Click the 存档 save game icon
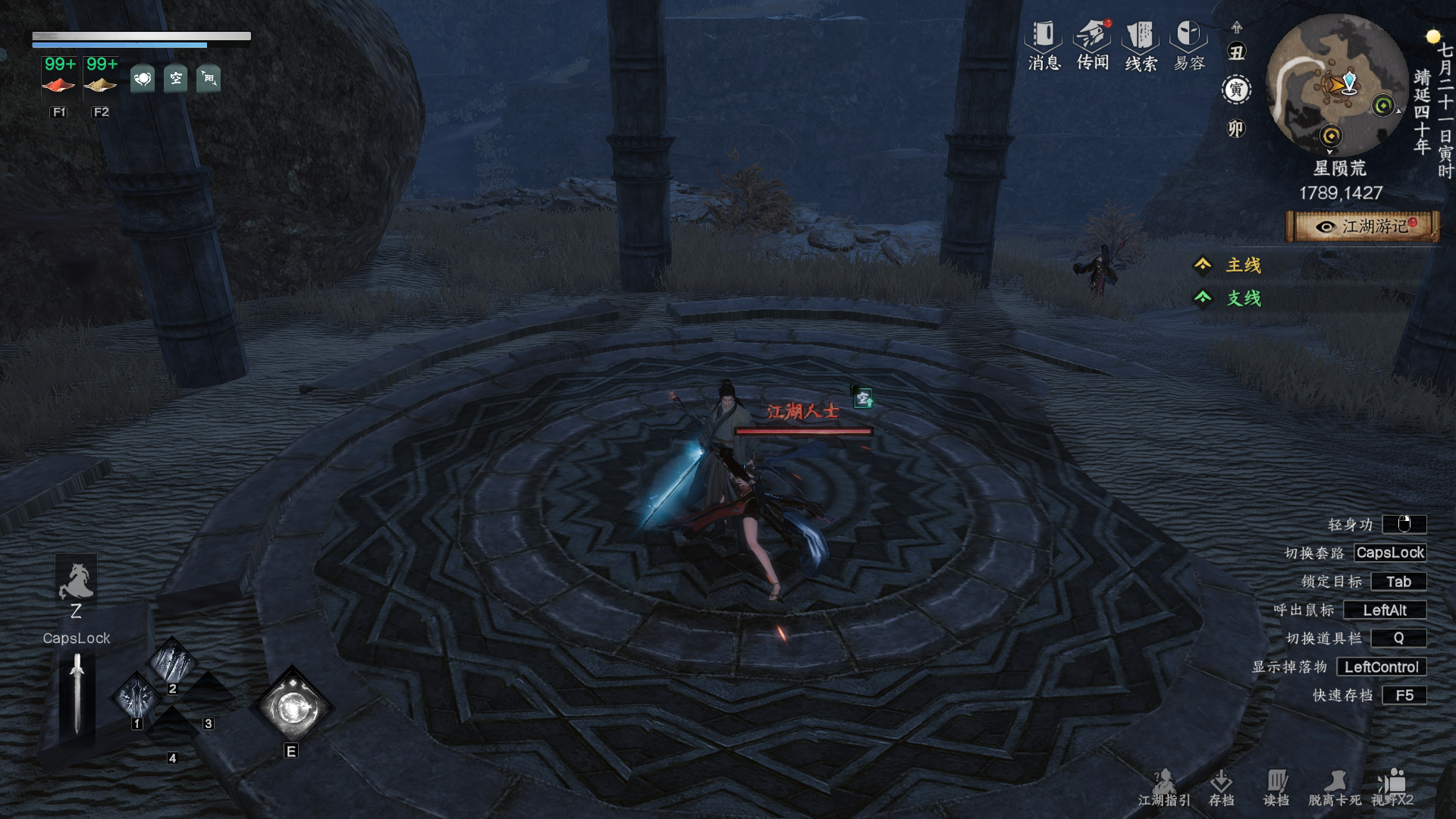The width and height of the screenshot is (1456, 819). click(x=1221, y=787)
